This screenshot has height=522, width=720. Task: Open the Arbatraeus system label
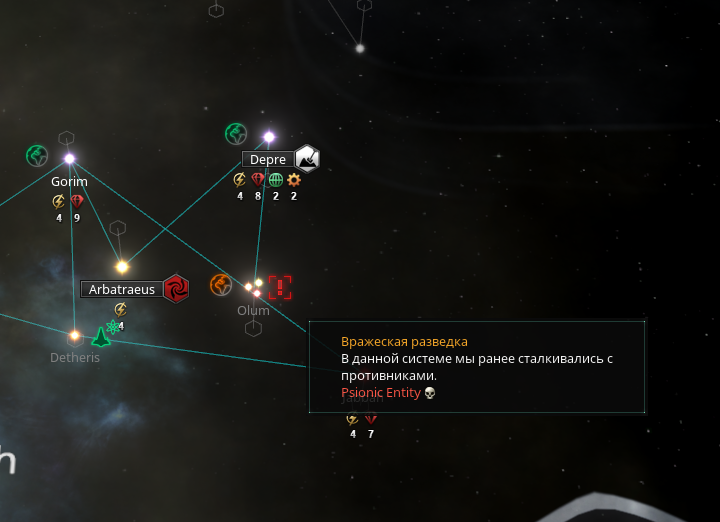click(122, 289)
